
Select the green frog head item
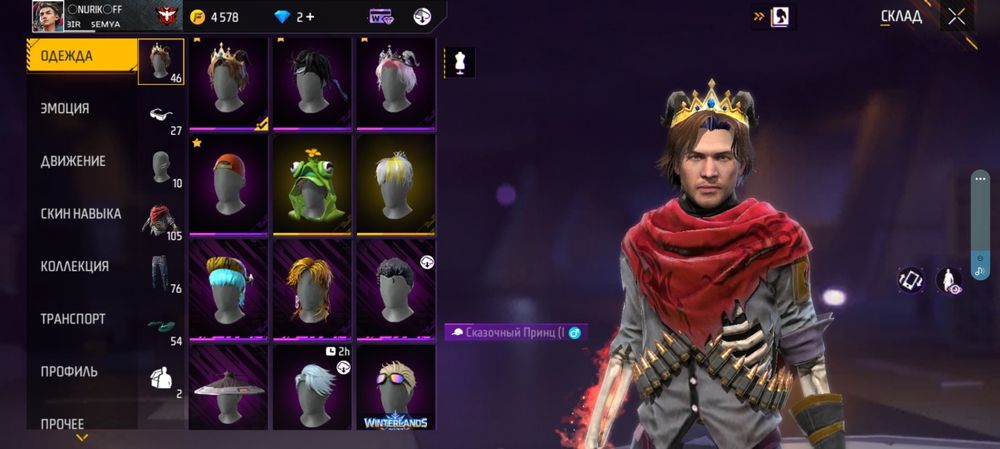pos(312,185)
